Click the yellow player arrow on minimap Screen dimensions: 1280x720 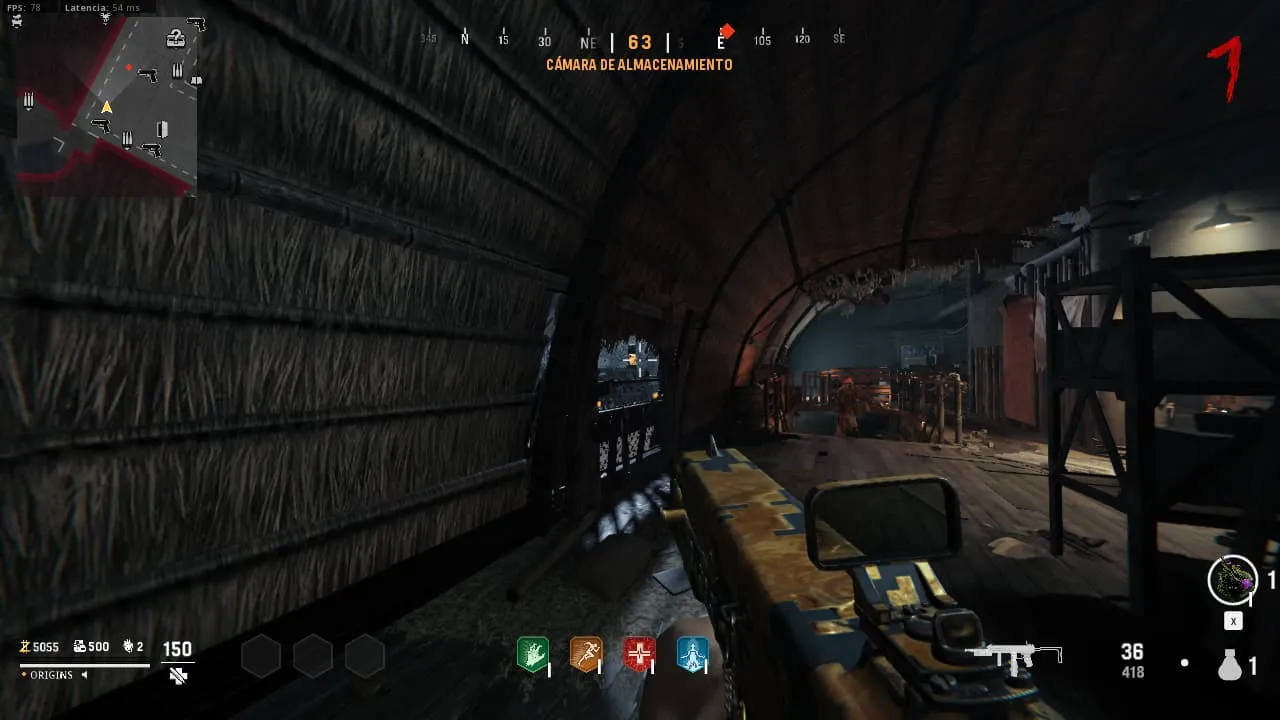106,107
